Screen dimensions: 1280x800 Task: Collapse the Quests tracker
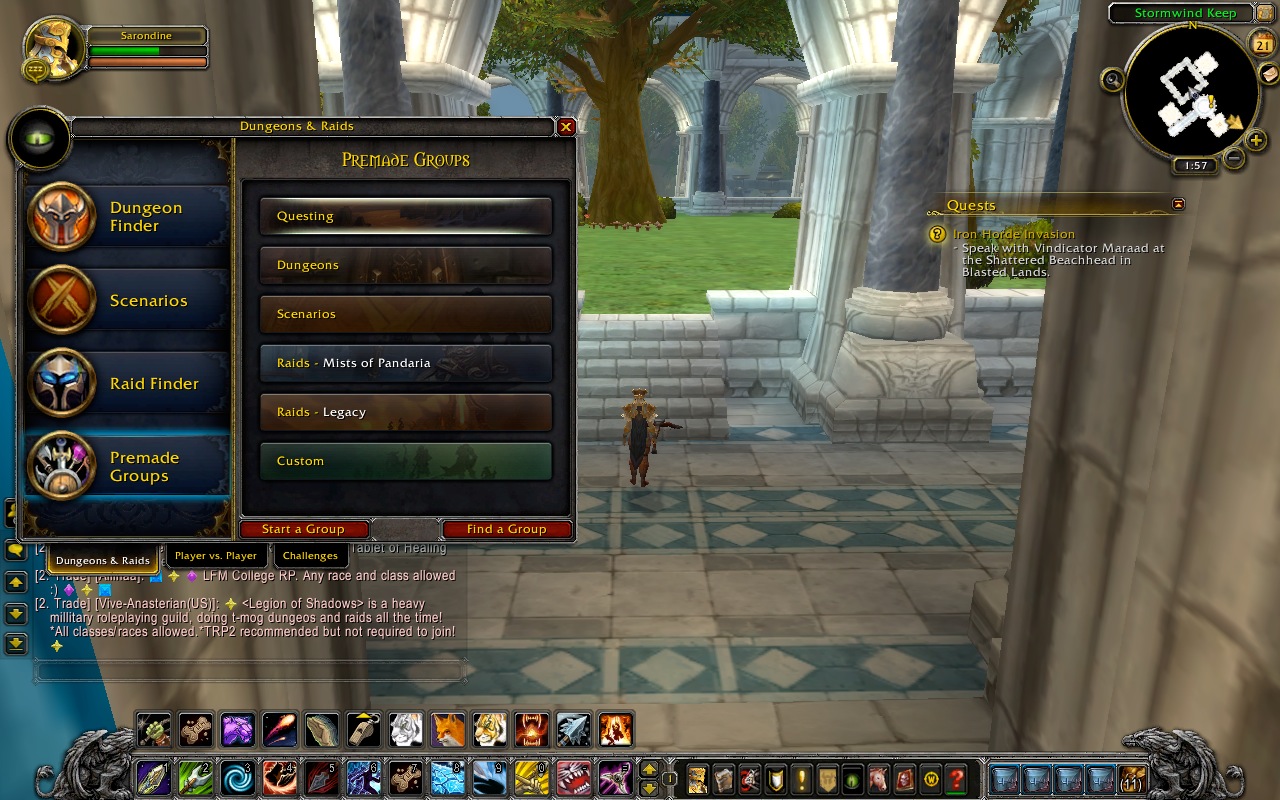coord(1178,204)
